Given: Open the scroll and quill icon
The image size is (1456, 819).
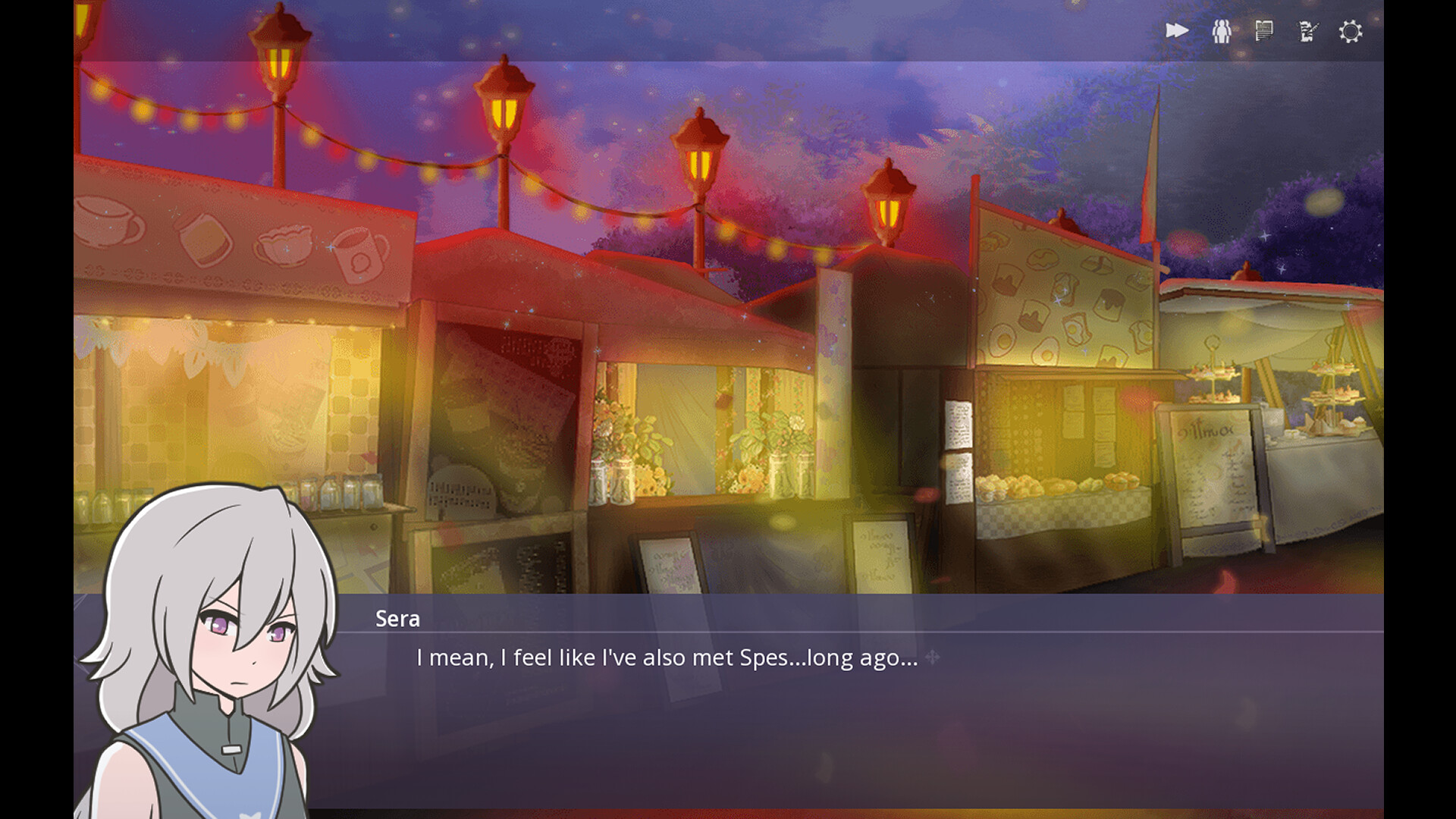Looking at the screenshot, I should [x=1307, y=31].
